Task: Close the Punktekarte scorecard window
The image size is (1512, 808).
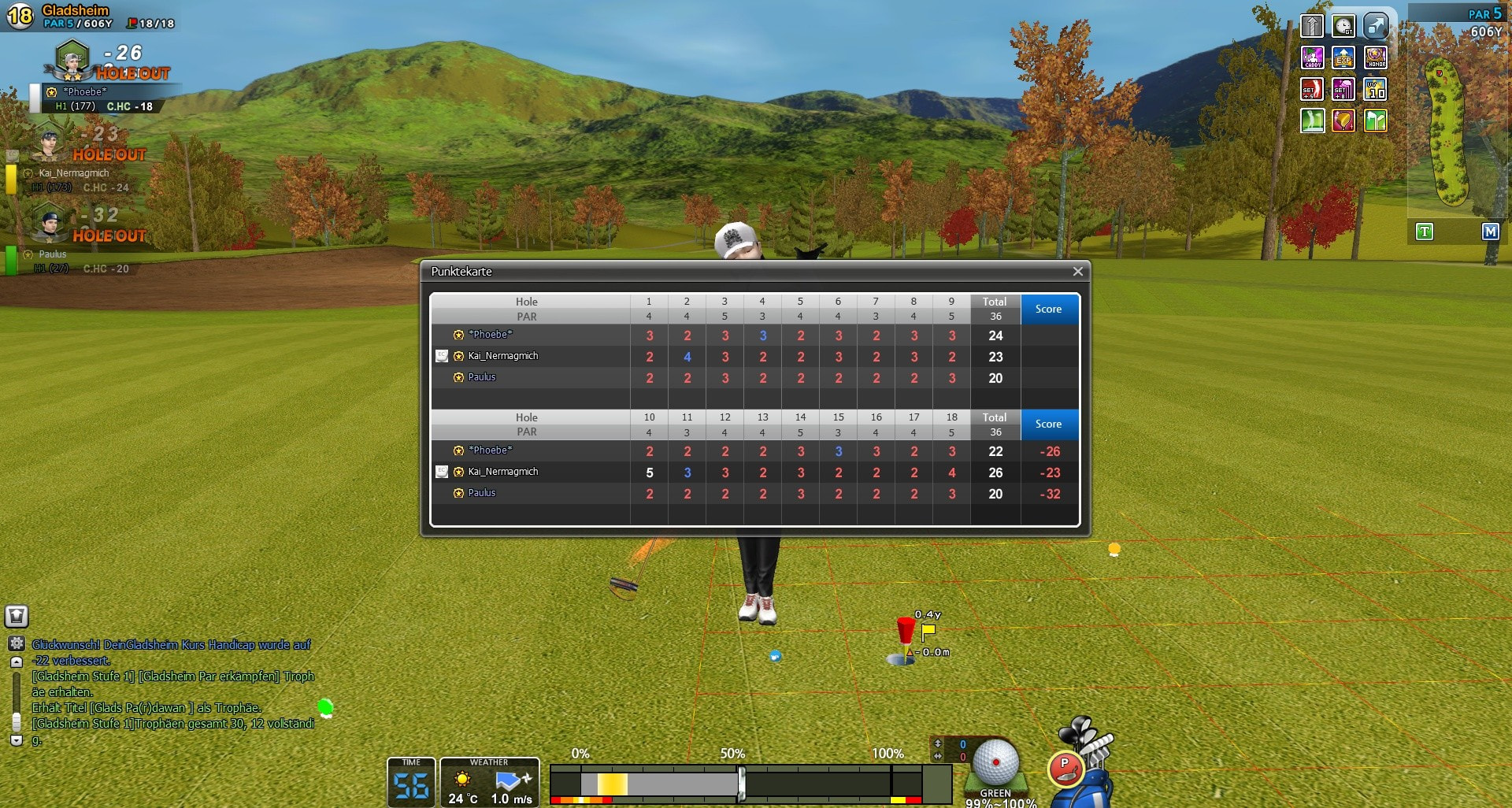Action: [1077, 272]
